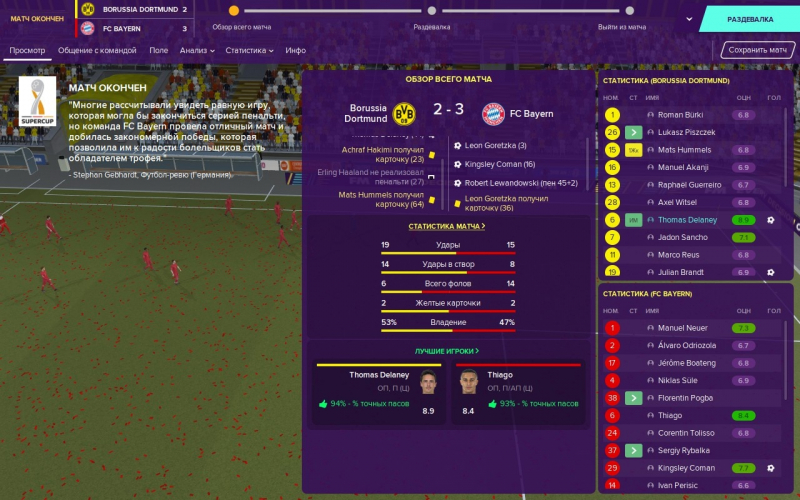Choose Jadon Sancho from the Dortmund list
This screenshot has height=500, width=800.
tap(684, 237)
